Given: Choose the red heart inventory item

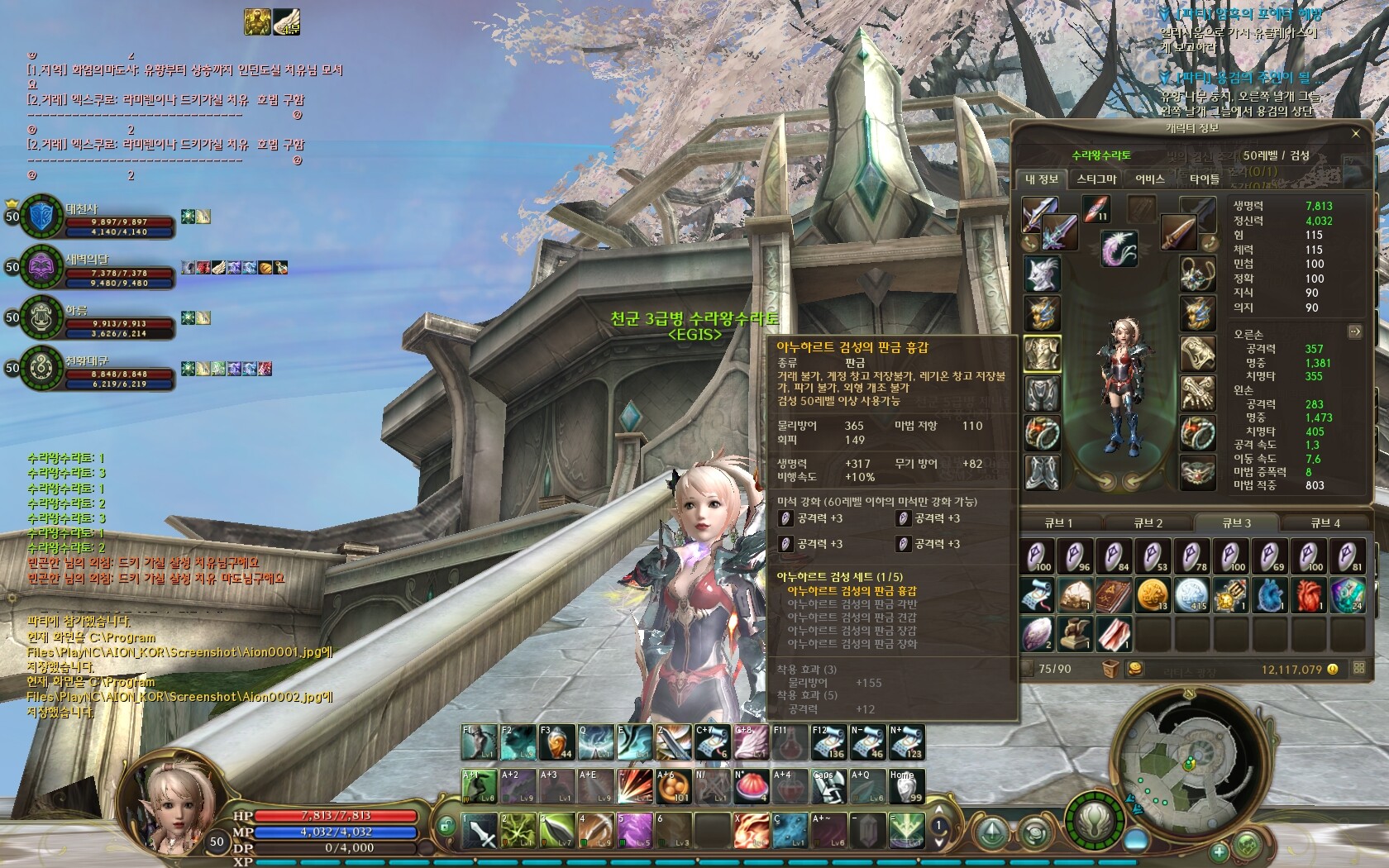Looking at the screenshot, I should [1310, 595].
